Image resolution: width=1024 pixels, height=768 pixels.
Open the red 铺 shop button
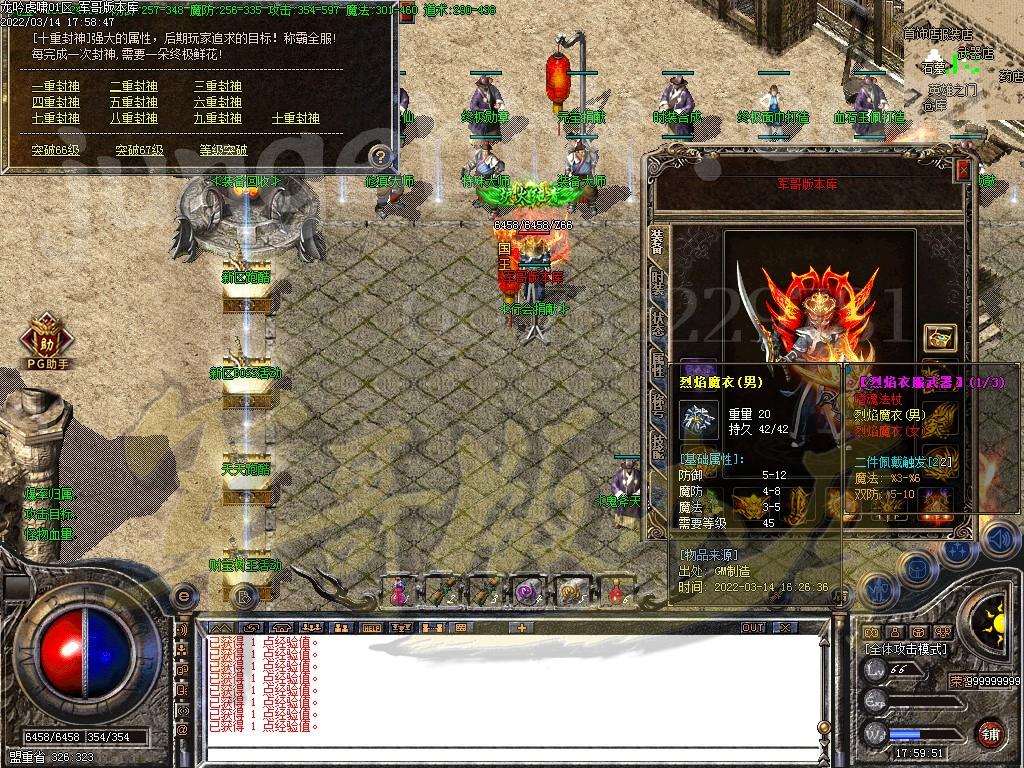coord(989,733)
